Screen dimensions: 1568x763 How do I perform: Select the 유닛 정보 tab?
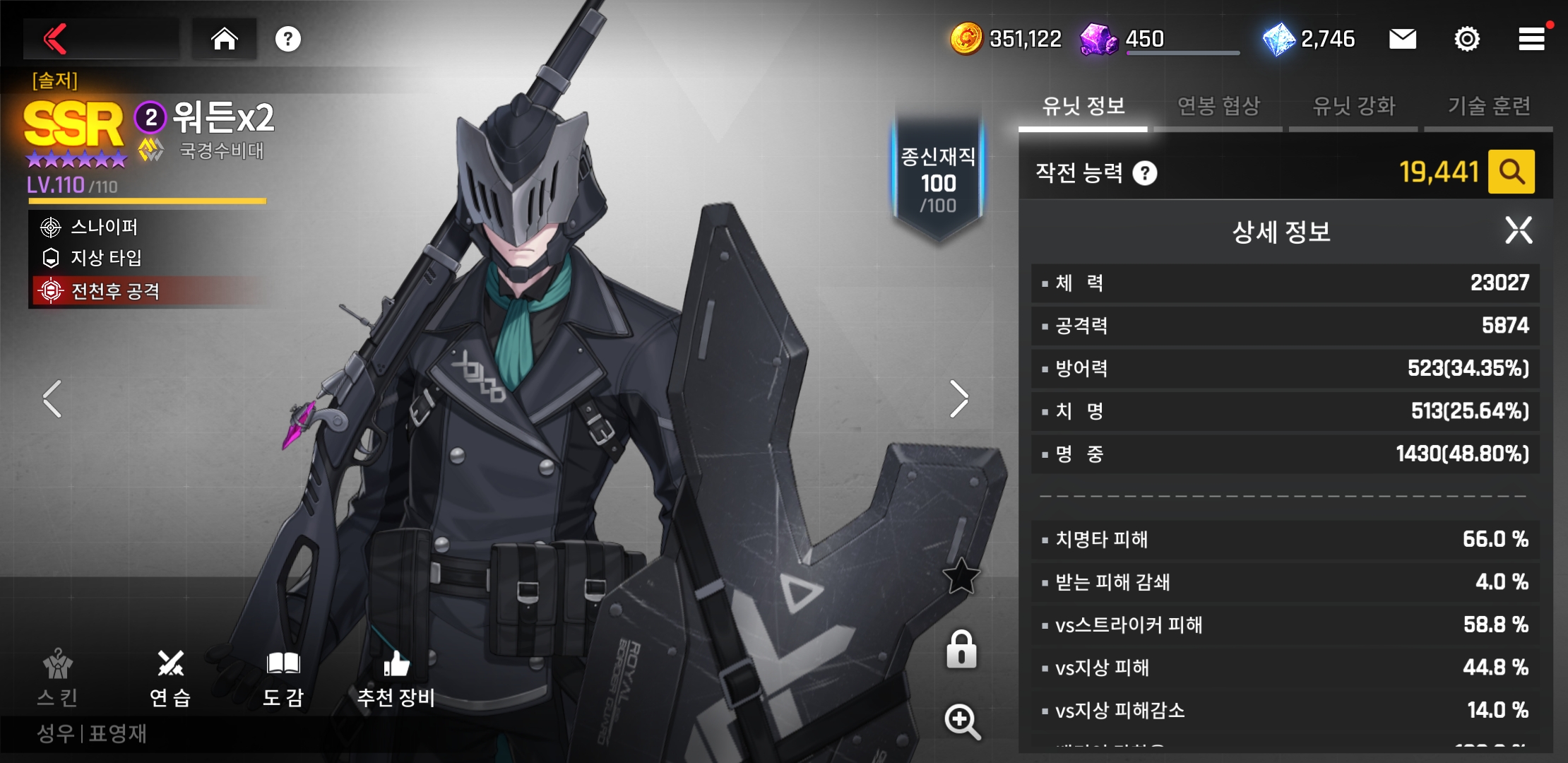click(x=1083, y=107)
